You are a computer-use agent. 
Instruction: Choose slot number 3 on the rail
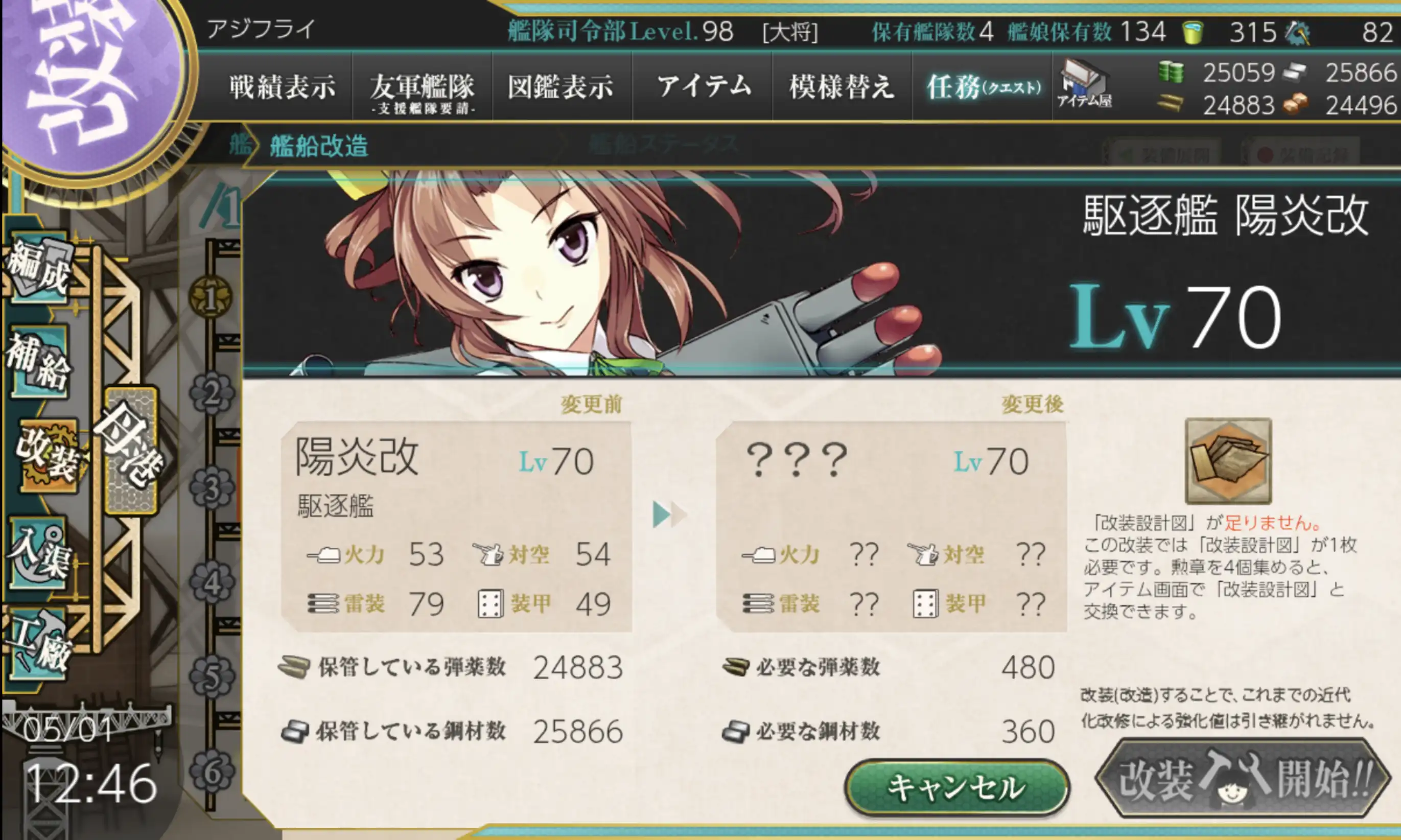coord(212,488)
